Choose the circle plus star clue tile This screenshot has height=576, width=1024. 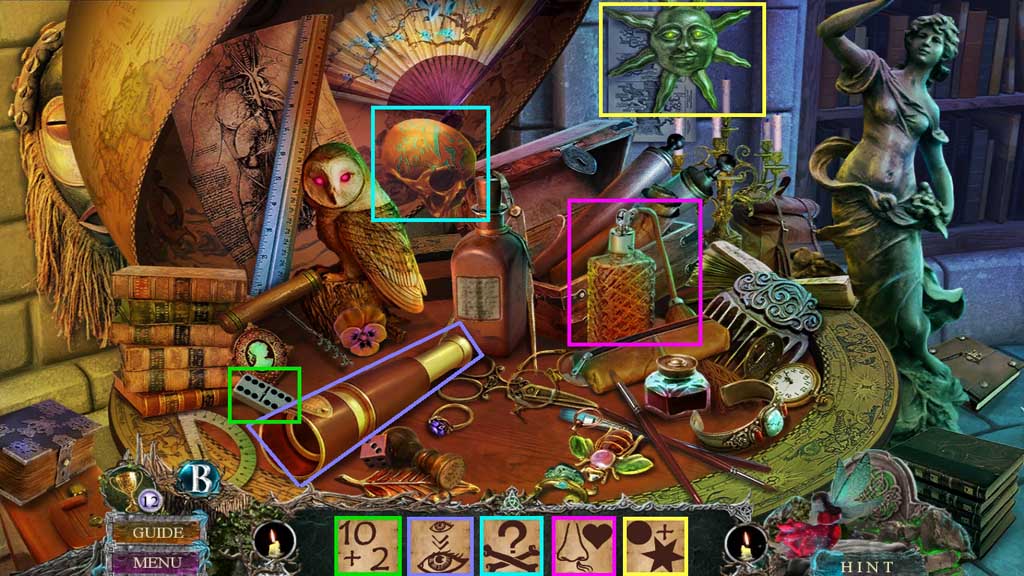pos(655,546)
